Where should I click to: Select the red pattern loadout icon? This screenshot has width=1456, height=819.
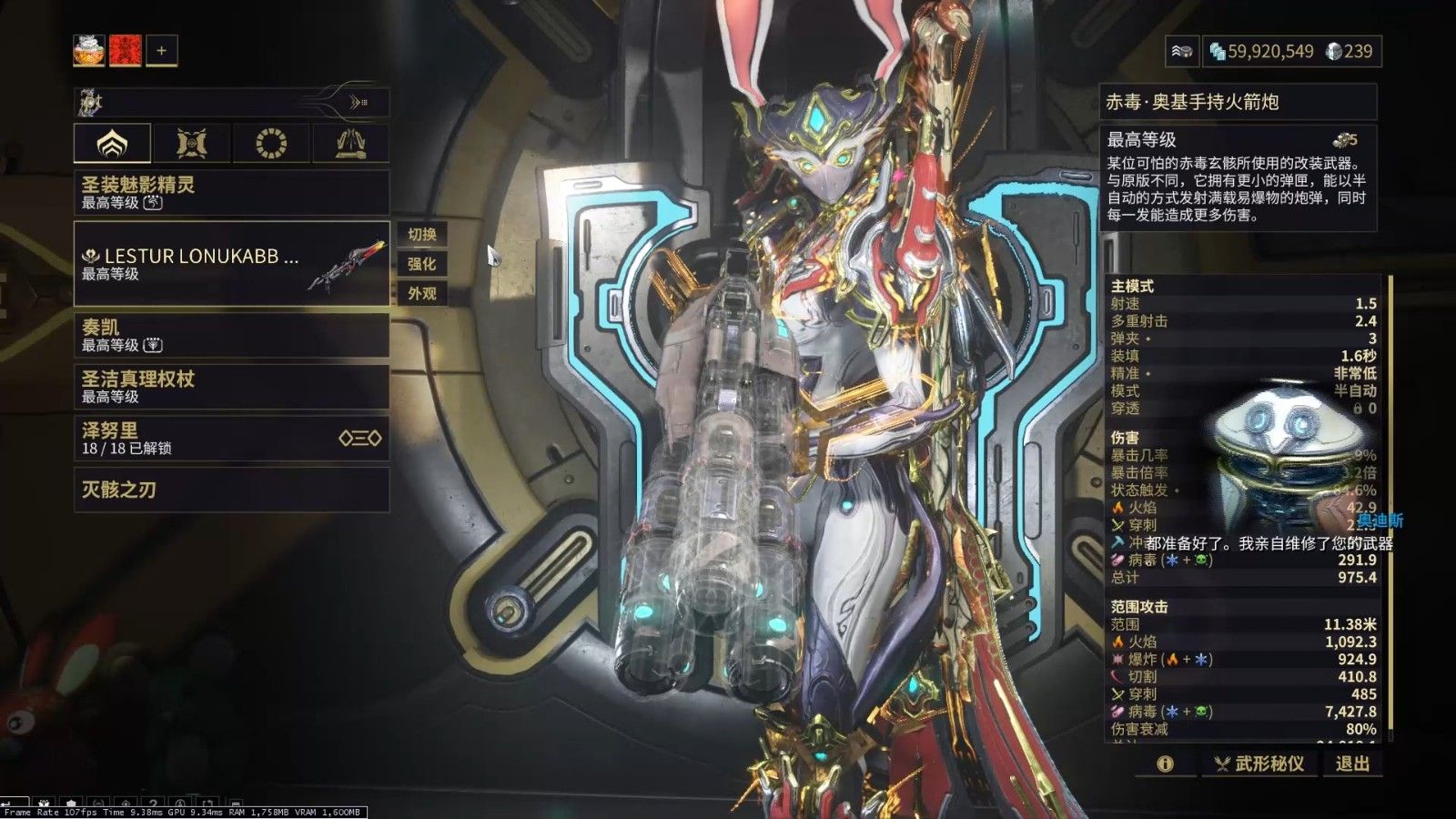coord(126,51)
